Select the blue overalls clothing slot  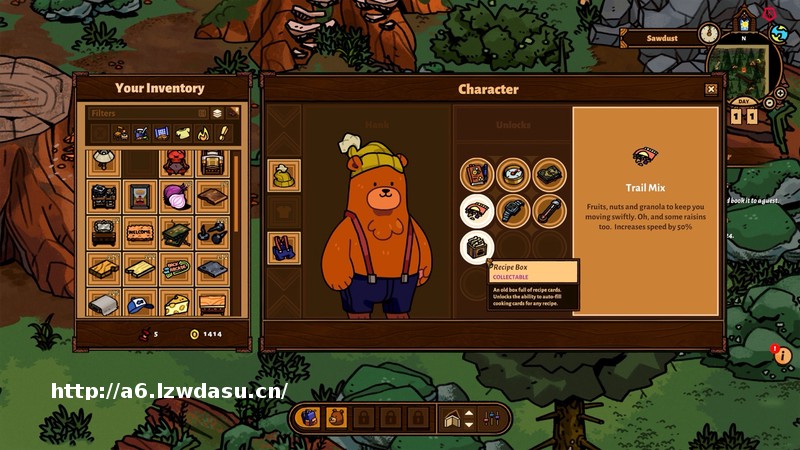[x=284, y=247]
